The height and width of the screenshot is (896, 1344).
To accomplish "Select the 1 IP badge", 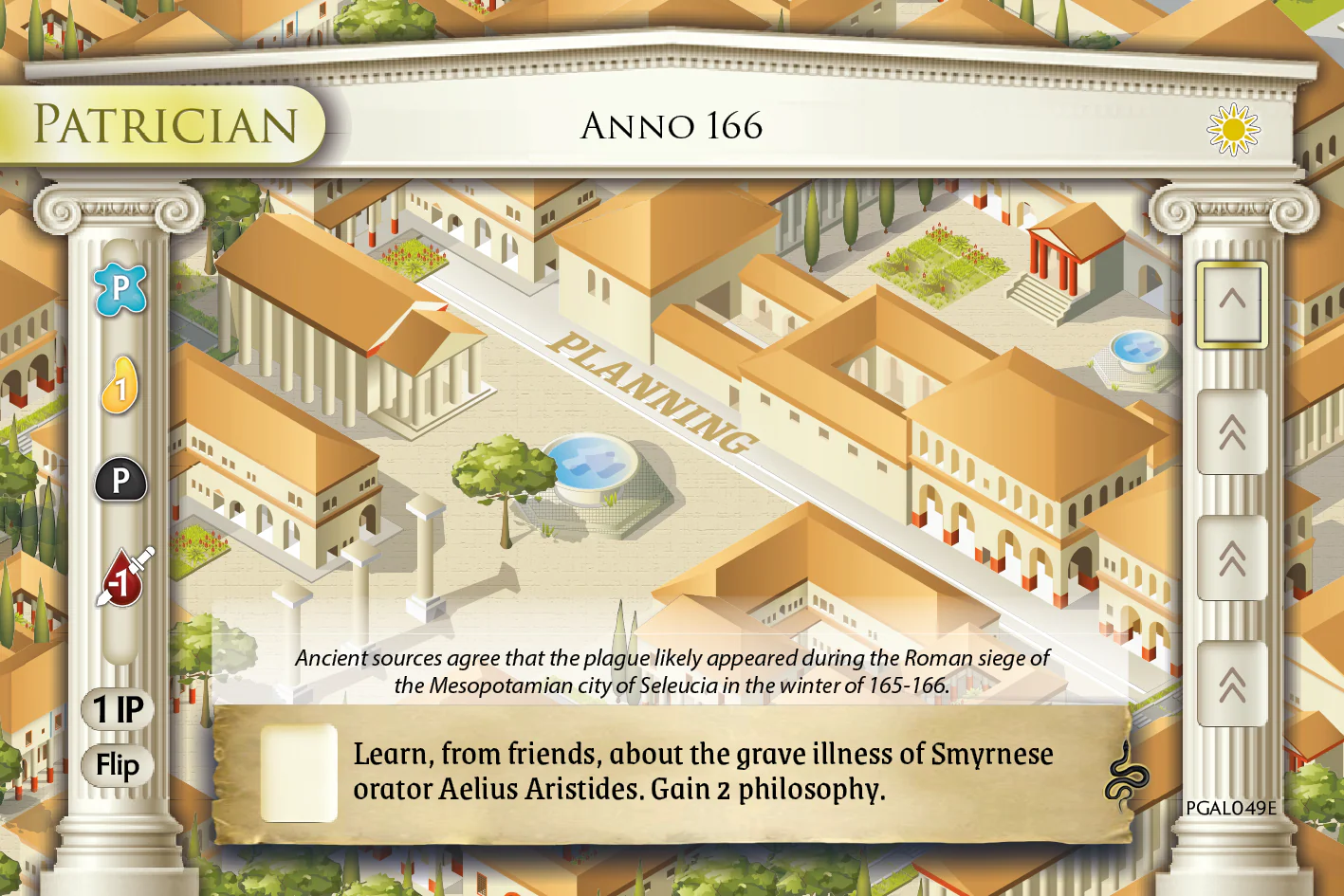I will point(118,709).
